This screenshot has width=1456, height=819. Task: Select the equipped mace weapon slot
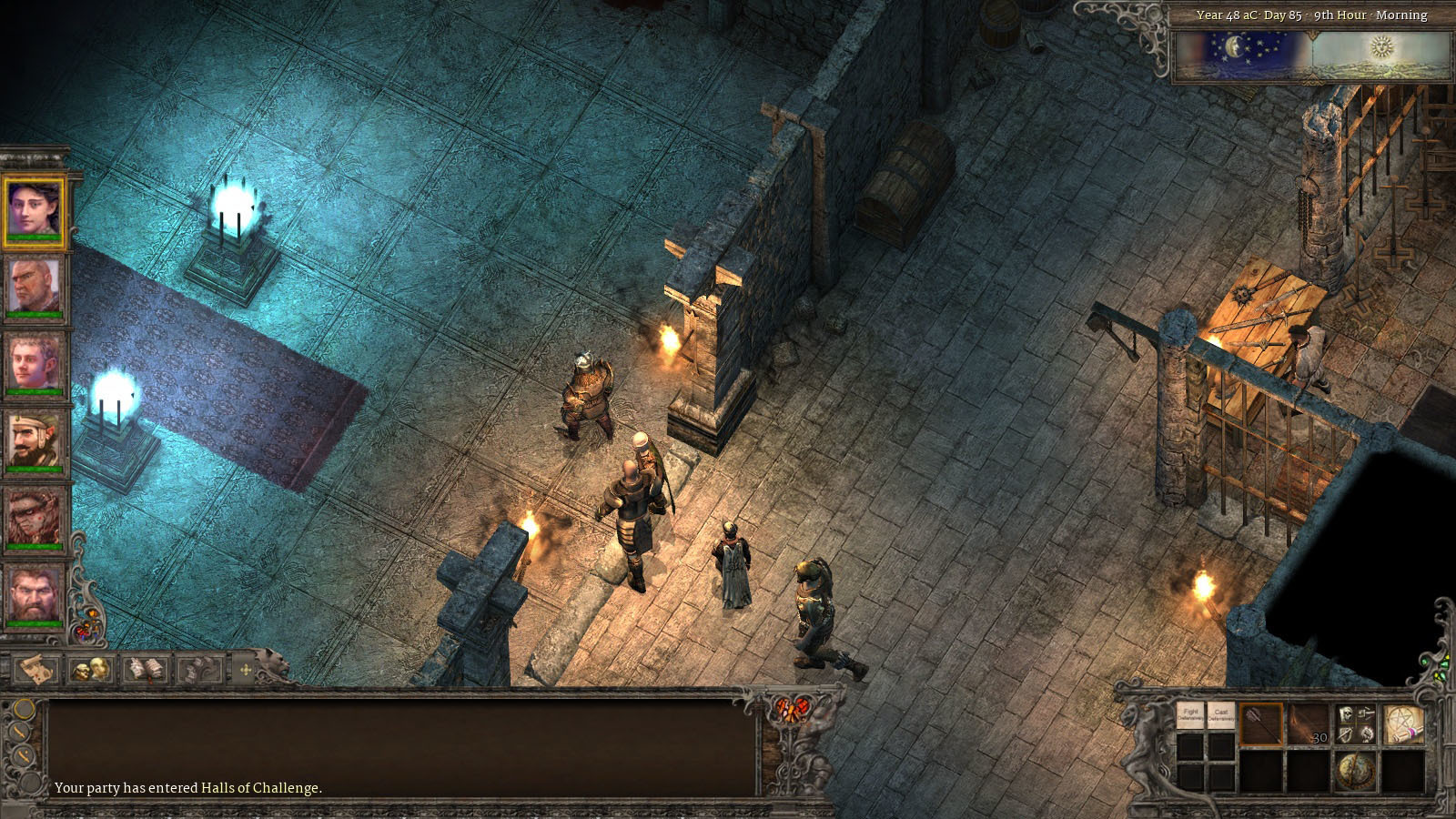tap(1261, 724)
